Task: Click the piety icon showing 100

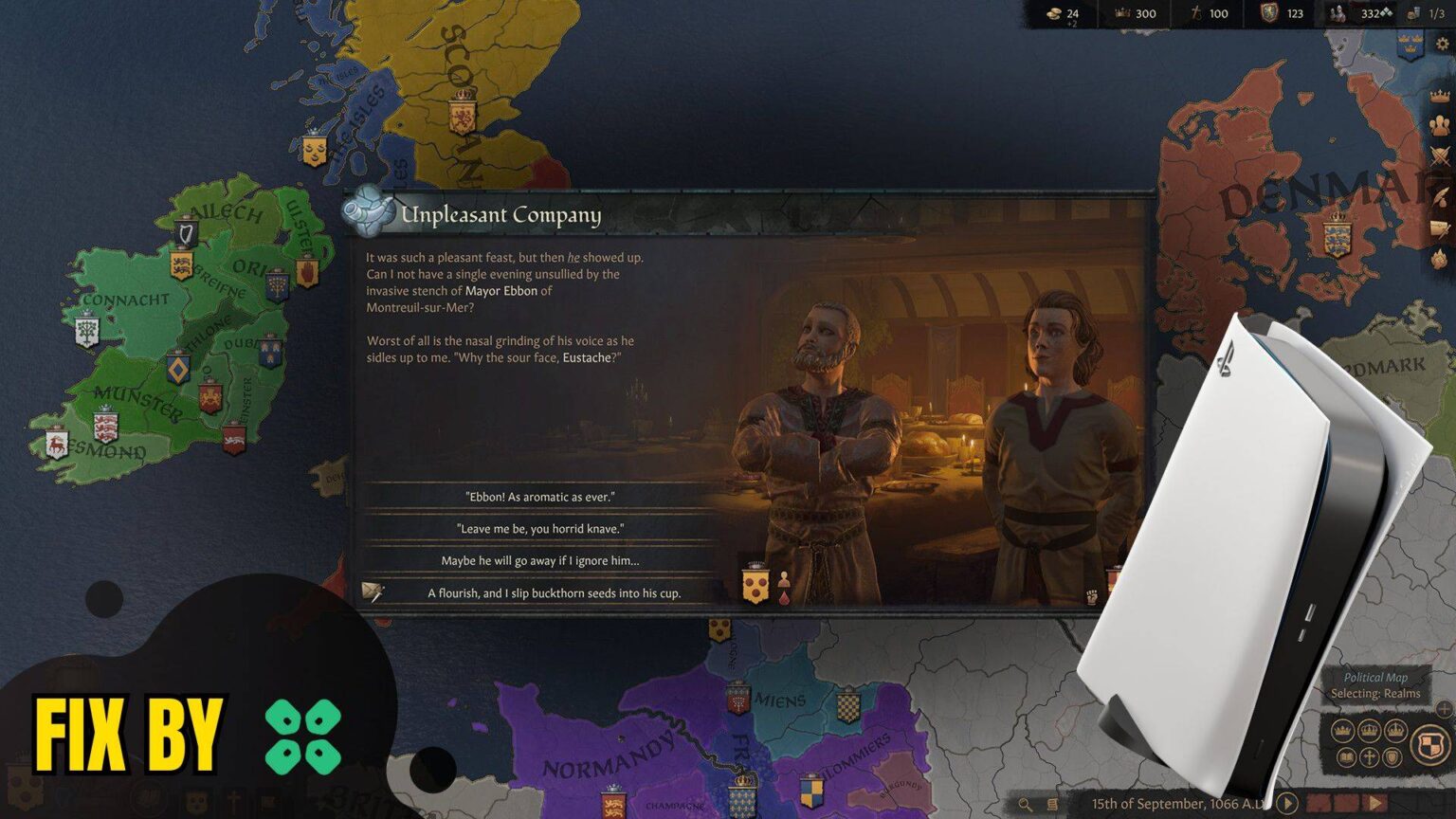Action: [x=1195, y=13]
